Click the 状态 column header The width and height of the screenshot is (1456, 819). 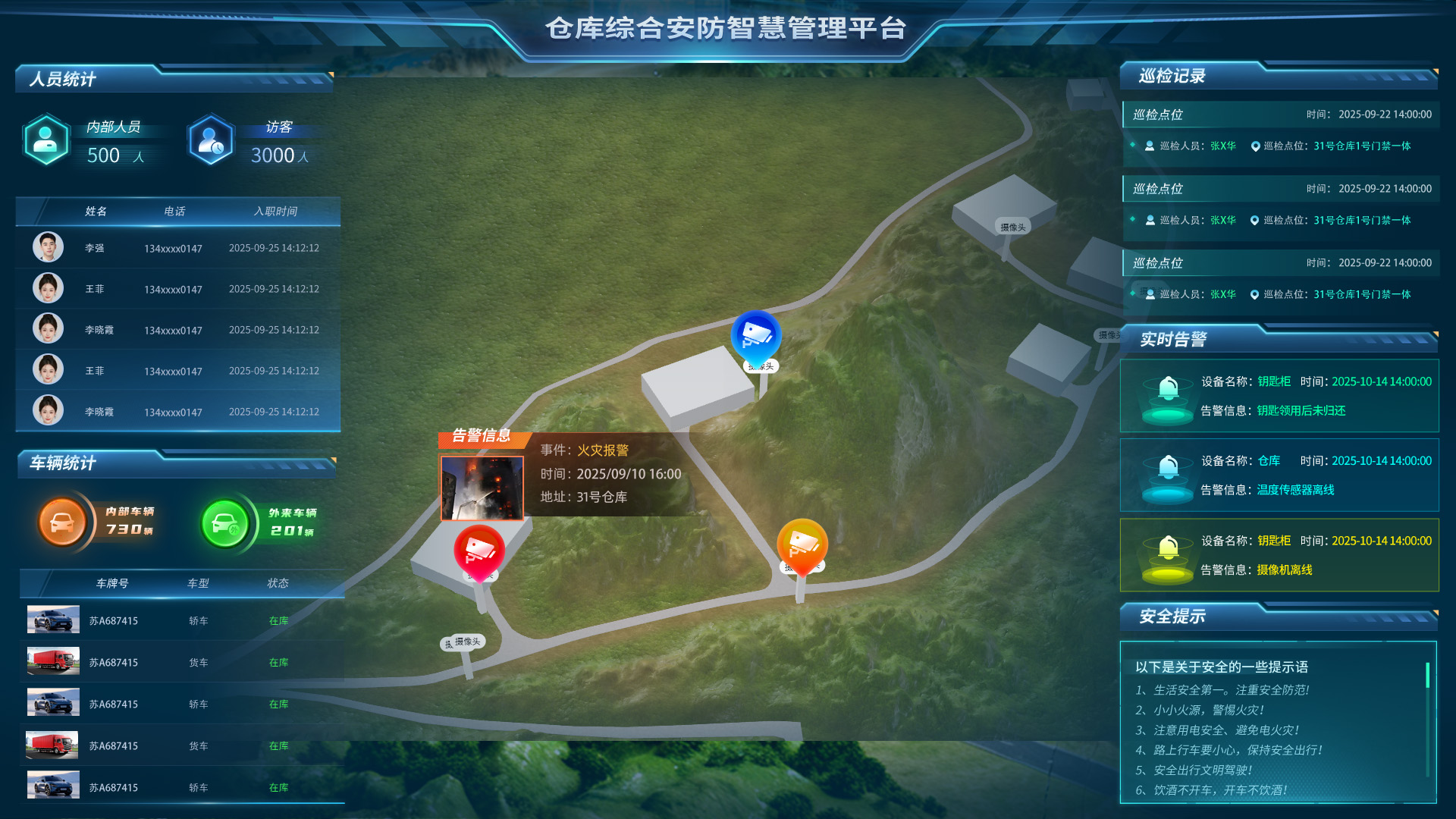278,583
